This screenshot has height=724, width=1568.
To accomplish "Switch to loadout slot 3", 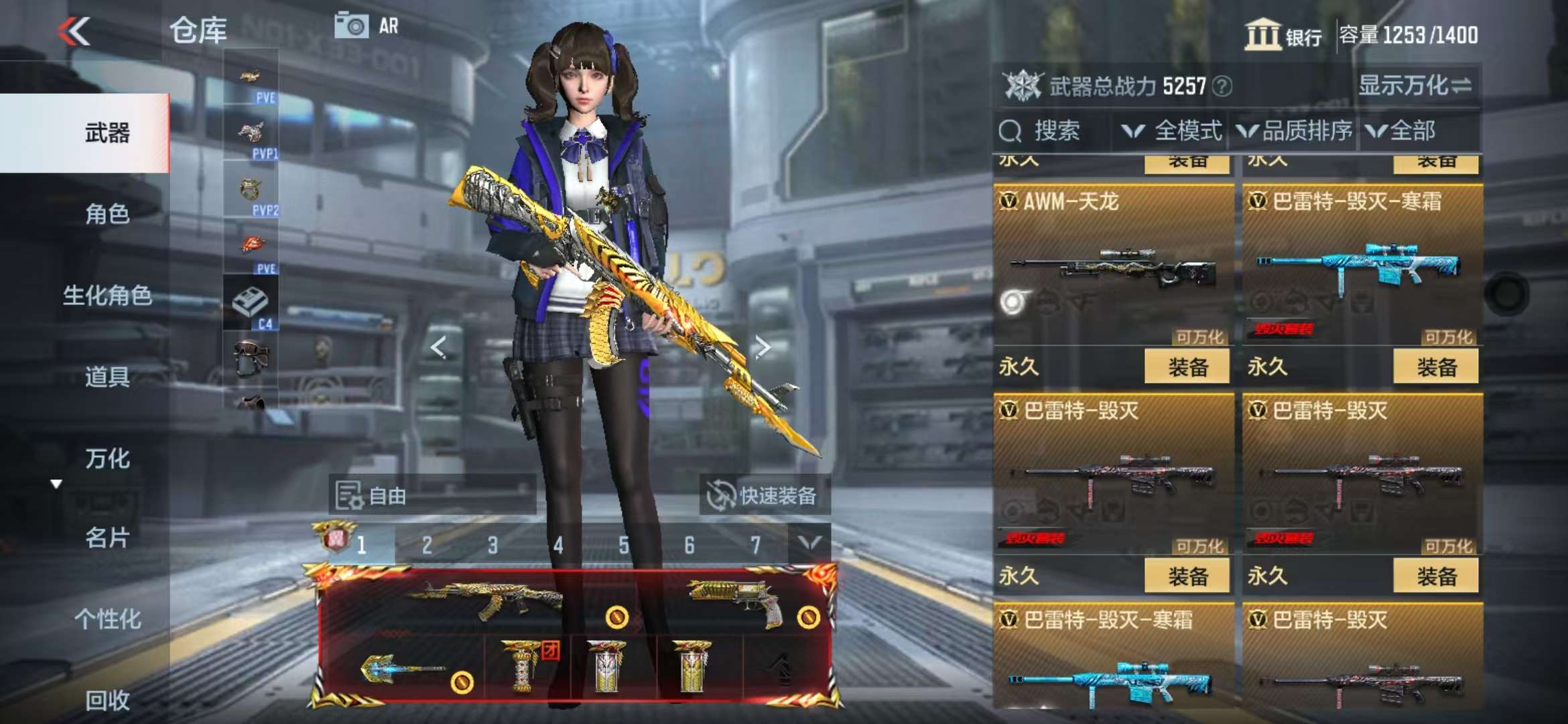I will coord(493,545).
